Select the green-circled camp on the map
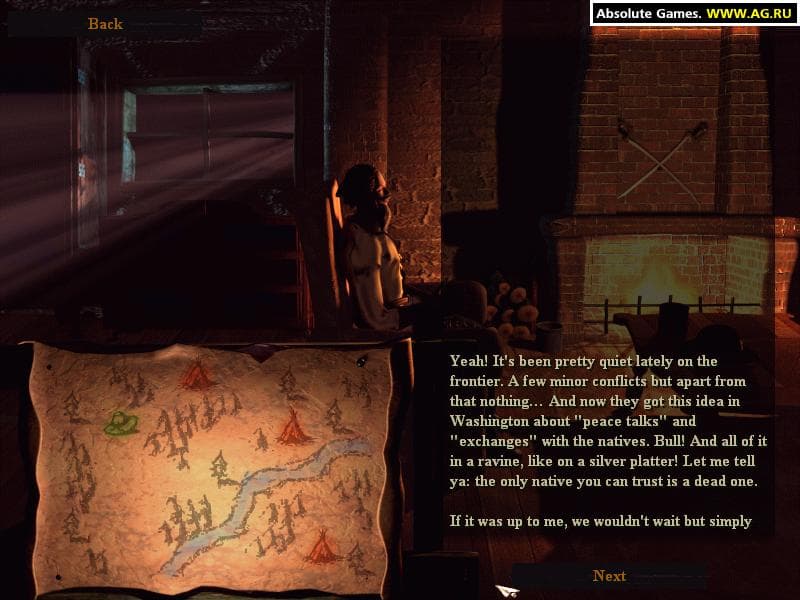The height and width of the screenshot is (600, 800). [x=121, y=423]
